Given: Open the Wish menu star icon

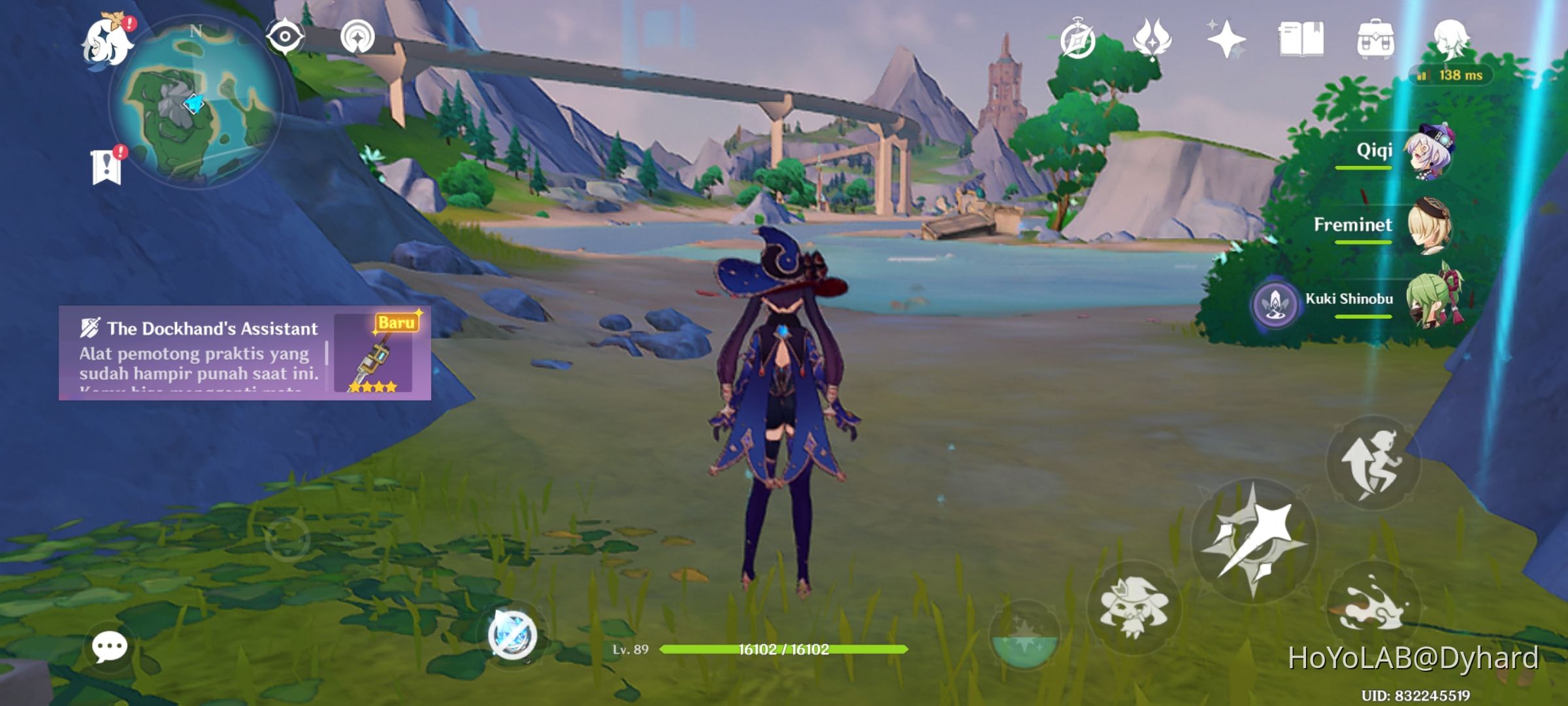Looking at the screenshot, I should pos(1226,41).
